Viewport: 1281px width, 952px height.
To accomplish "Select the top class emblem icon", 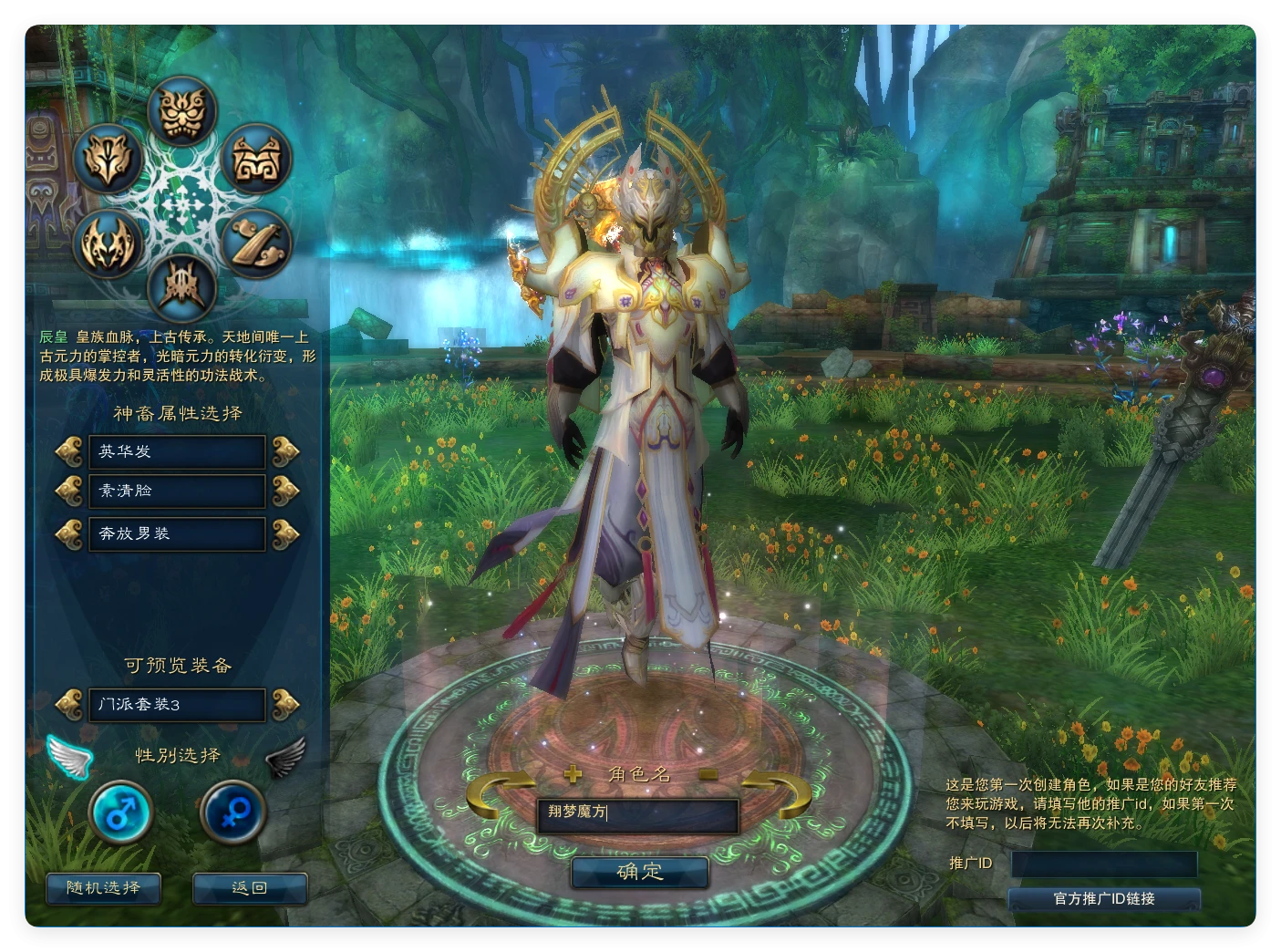I will pyautogui.click(x=182, y=111).
